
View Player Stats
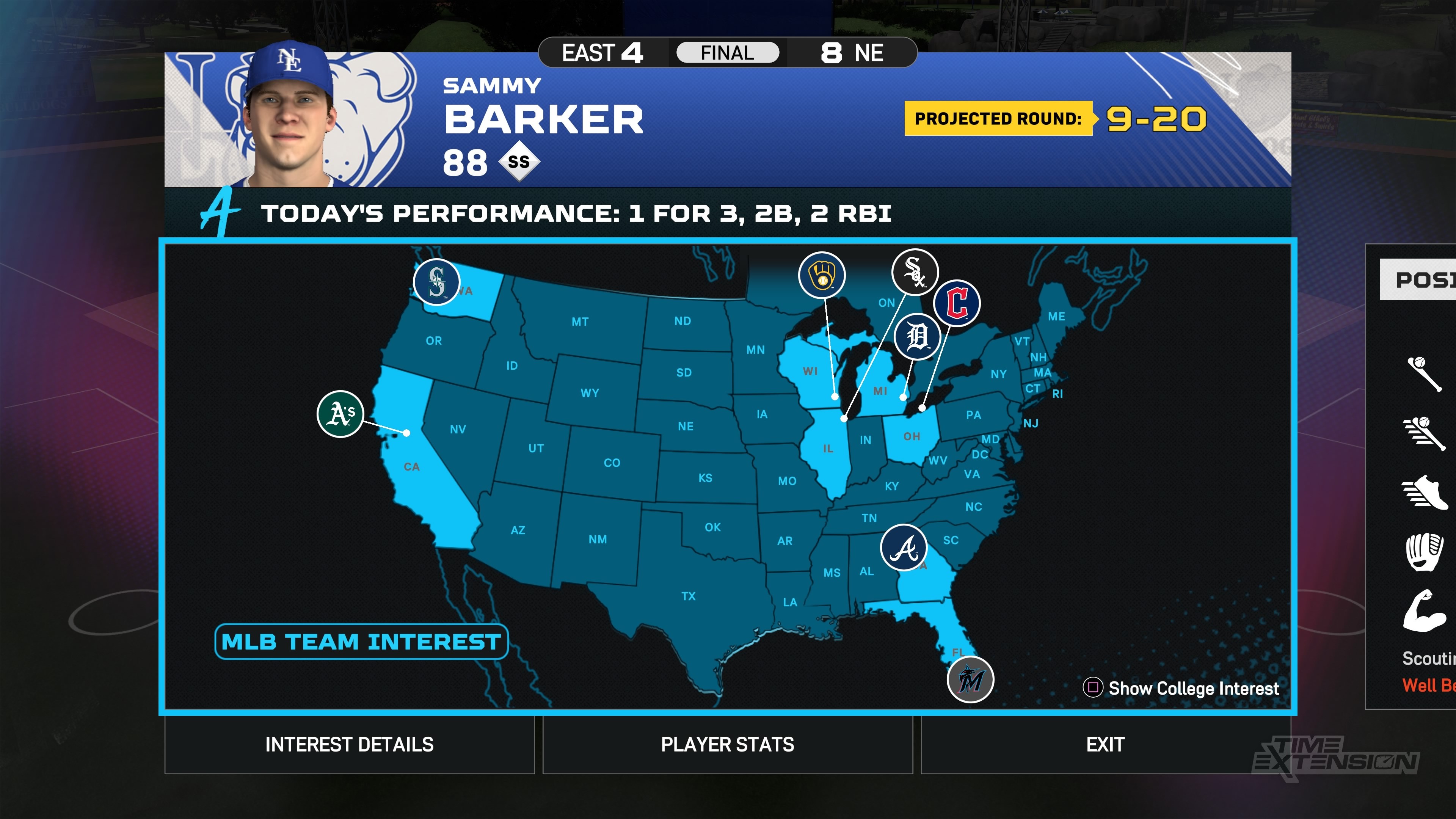[728, 744]
